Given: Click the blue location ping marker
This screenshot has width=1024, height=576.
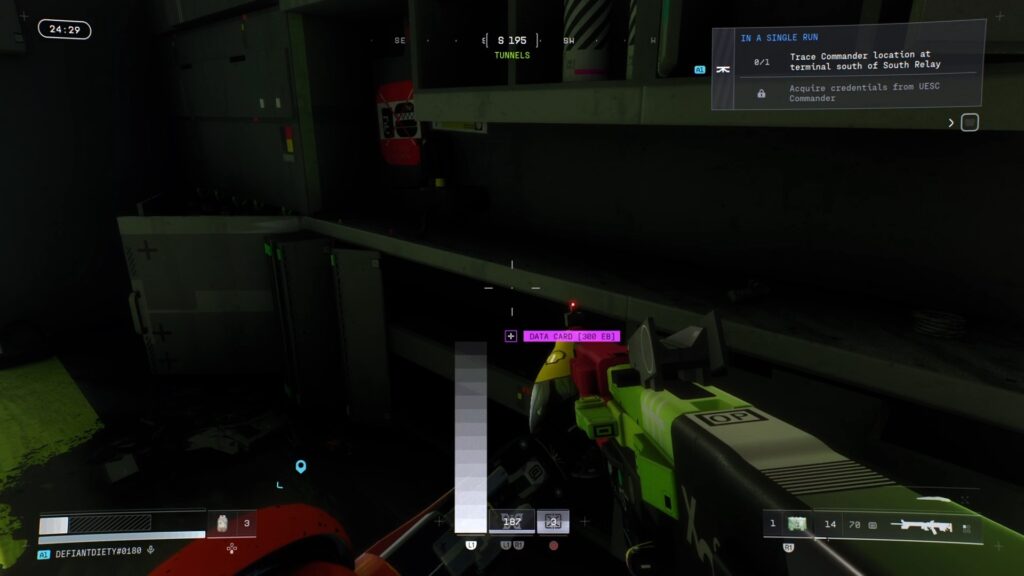Looking at the screenshot, I should tap(300, 466).
